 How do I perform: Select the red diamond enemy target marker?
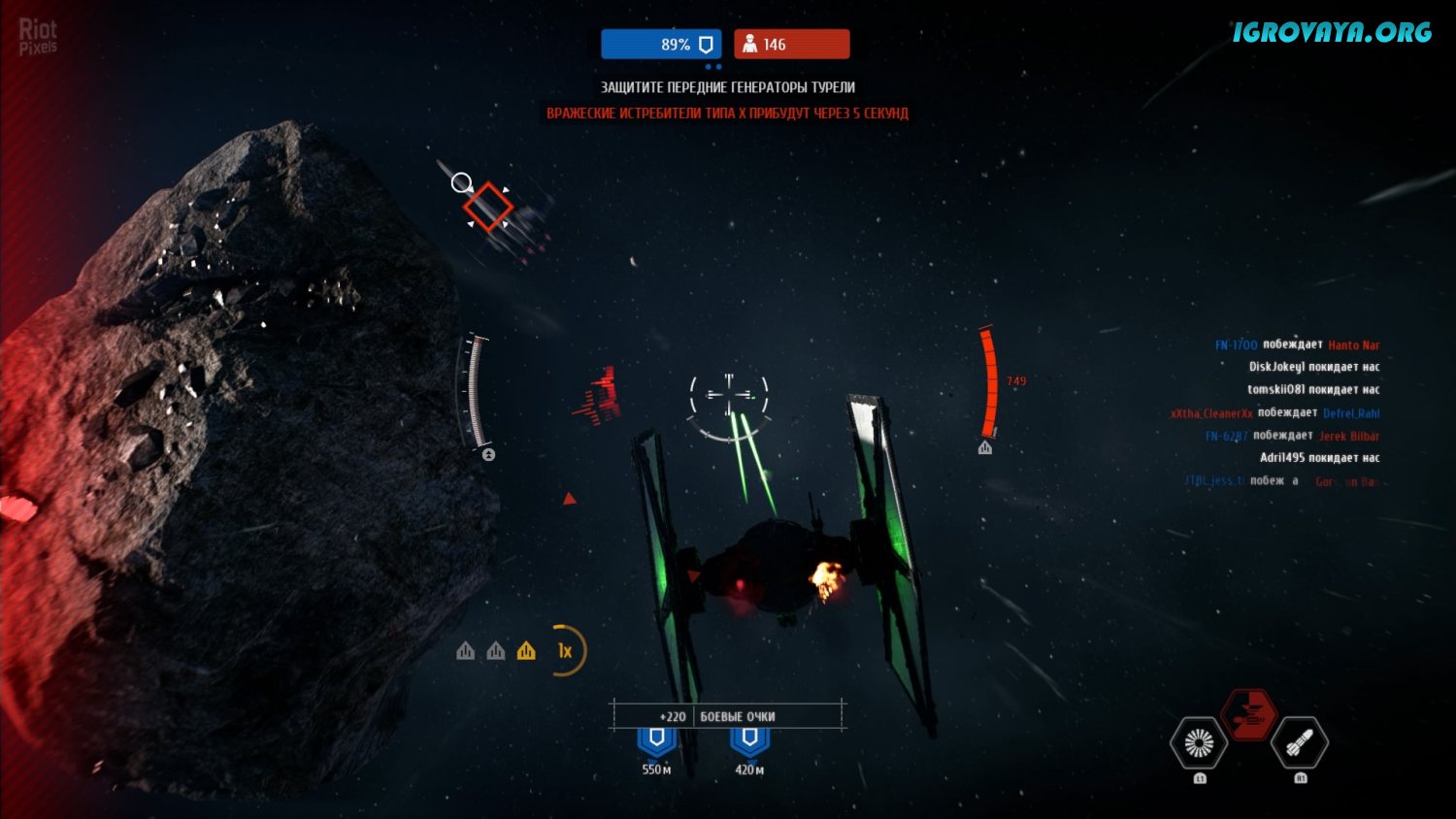tap(487, 206)
